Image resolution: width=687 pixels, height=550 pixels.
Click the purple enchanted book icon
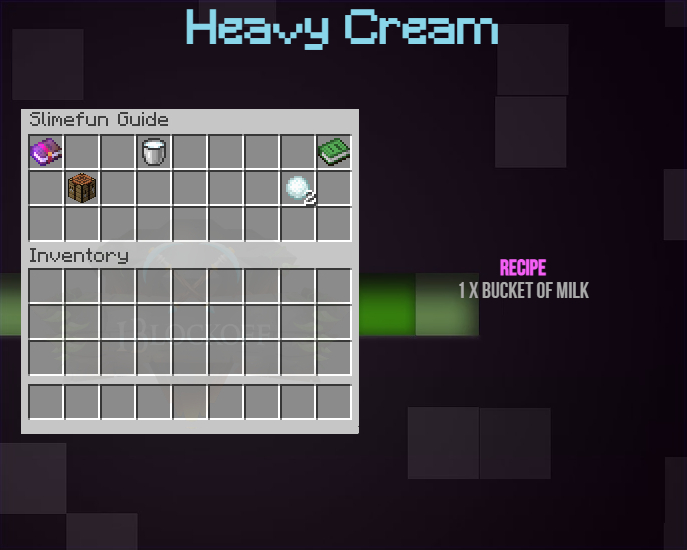pyautogui.click(x=46, y=152)
